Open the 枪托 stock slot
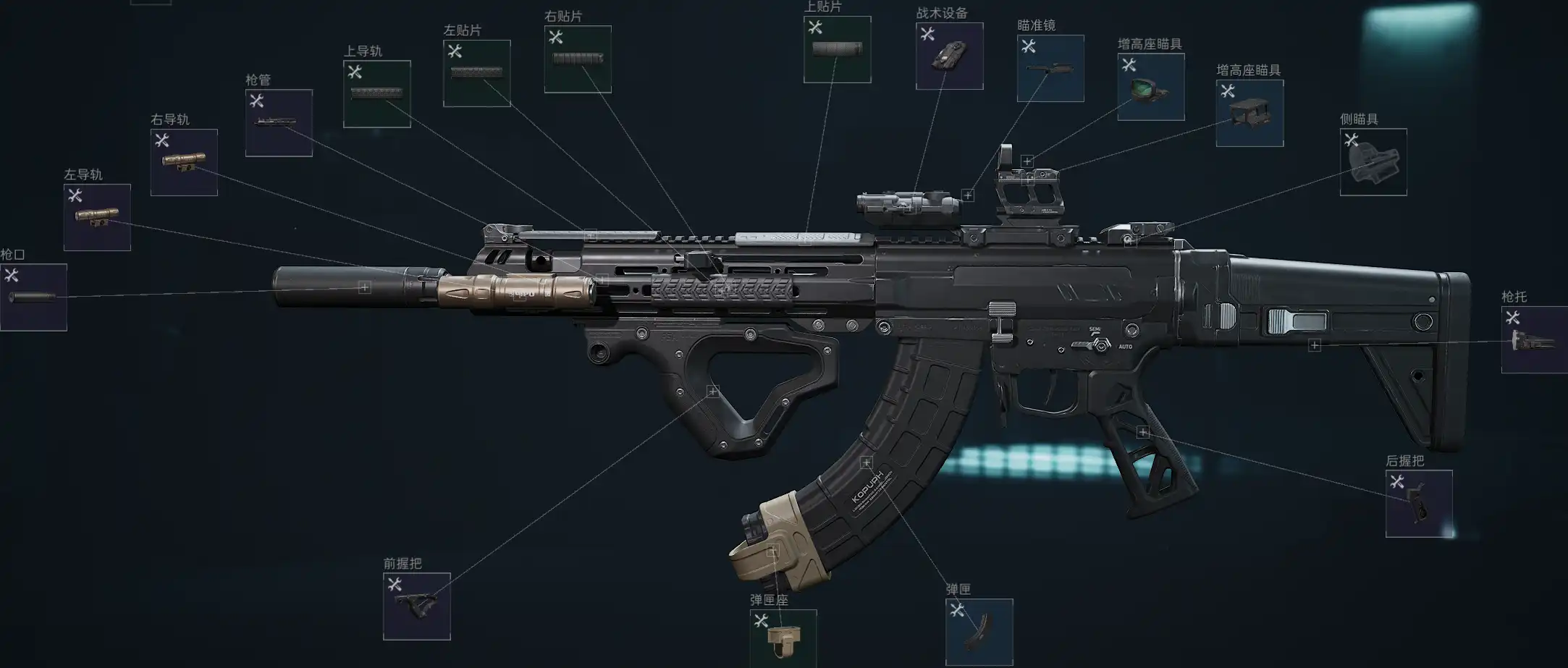Screen dimensions: 1568x668 (x=1534, y=340)
